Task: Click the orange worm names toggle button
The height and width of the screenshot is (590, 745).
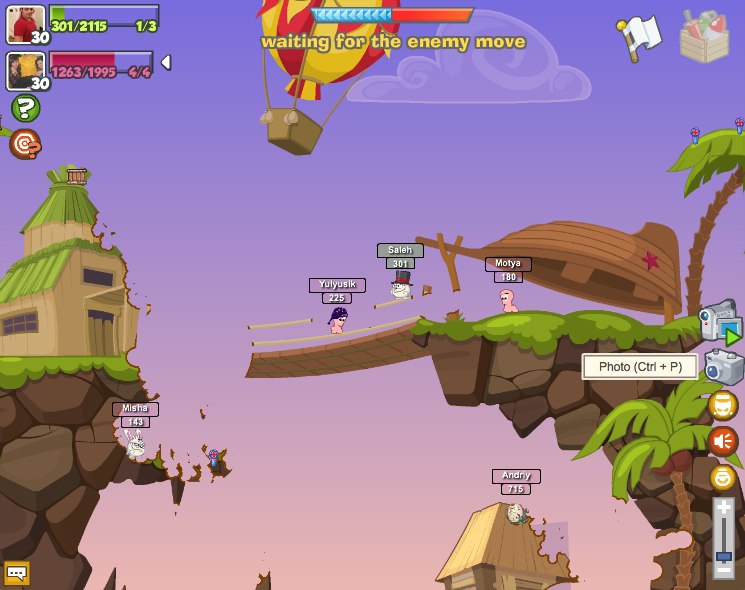Action: click(x=722, y=405)
